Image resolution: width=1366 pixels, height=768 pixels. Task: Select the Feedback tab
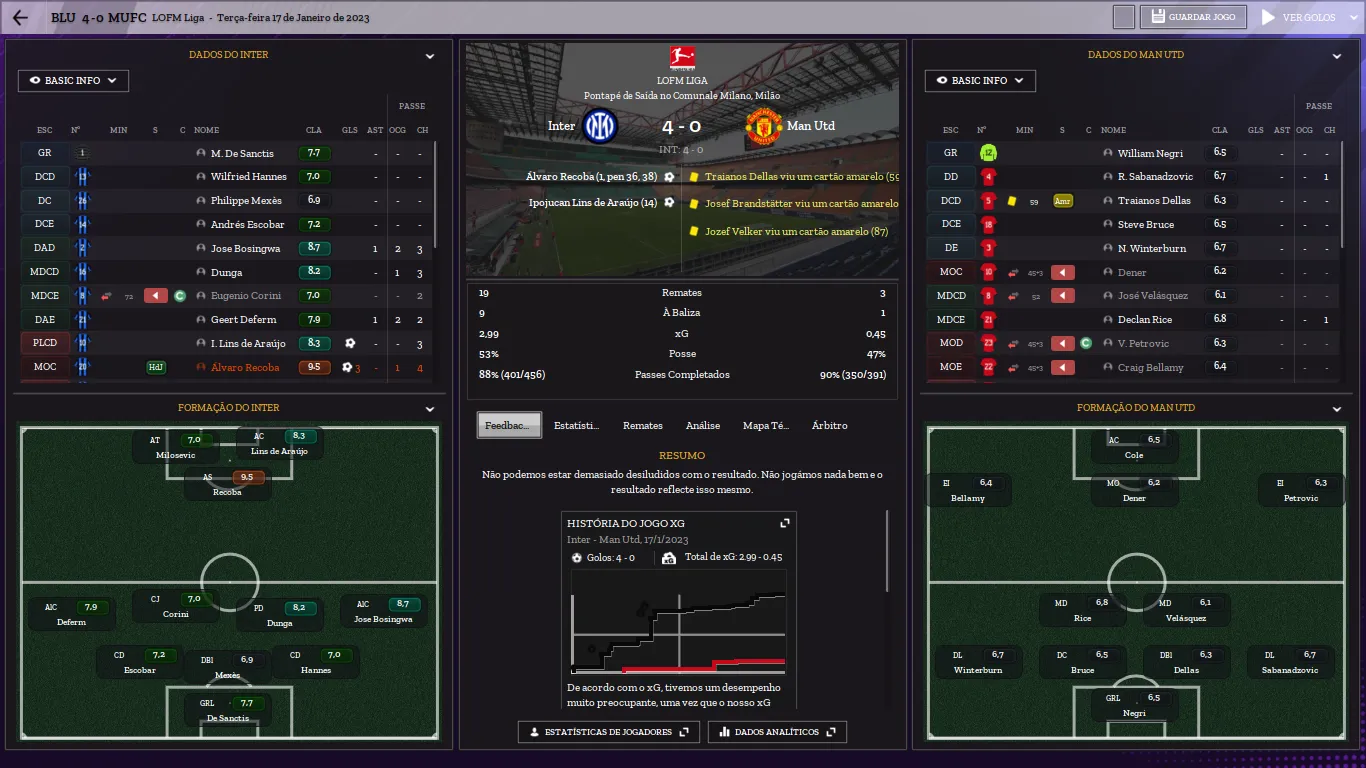tap(509, 426)
